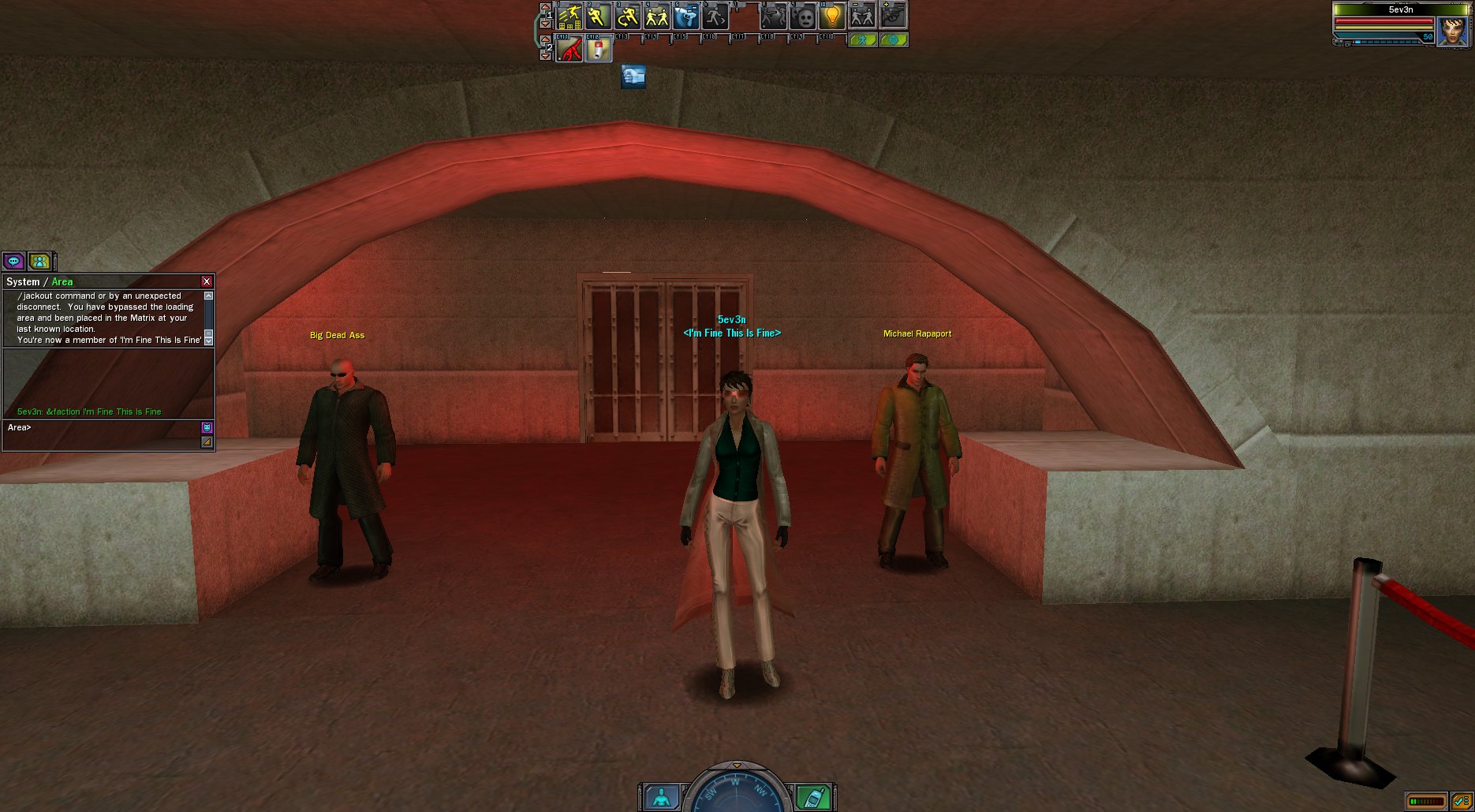Click the compass at the bottom center

(737, 790)
